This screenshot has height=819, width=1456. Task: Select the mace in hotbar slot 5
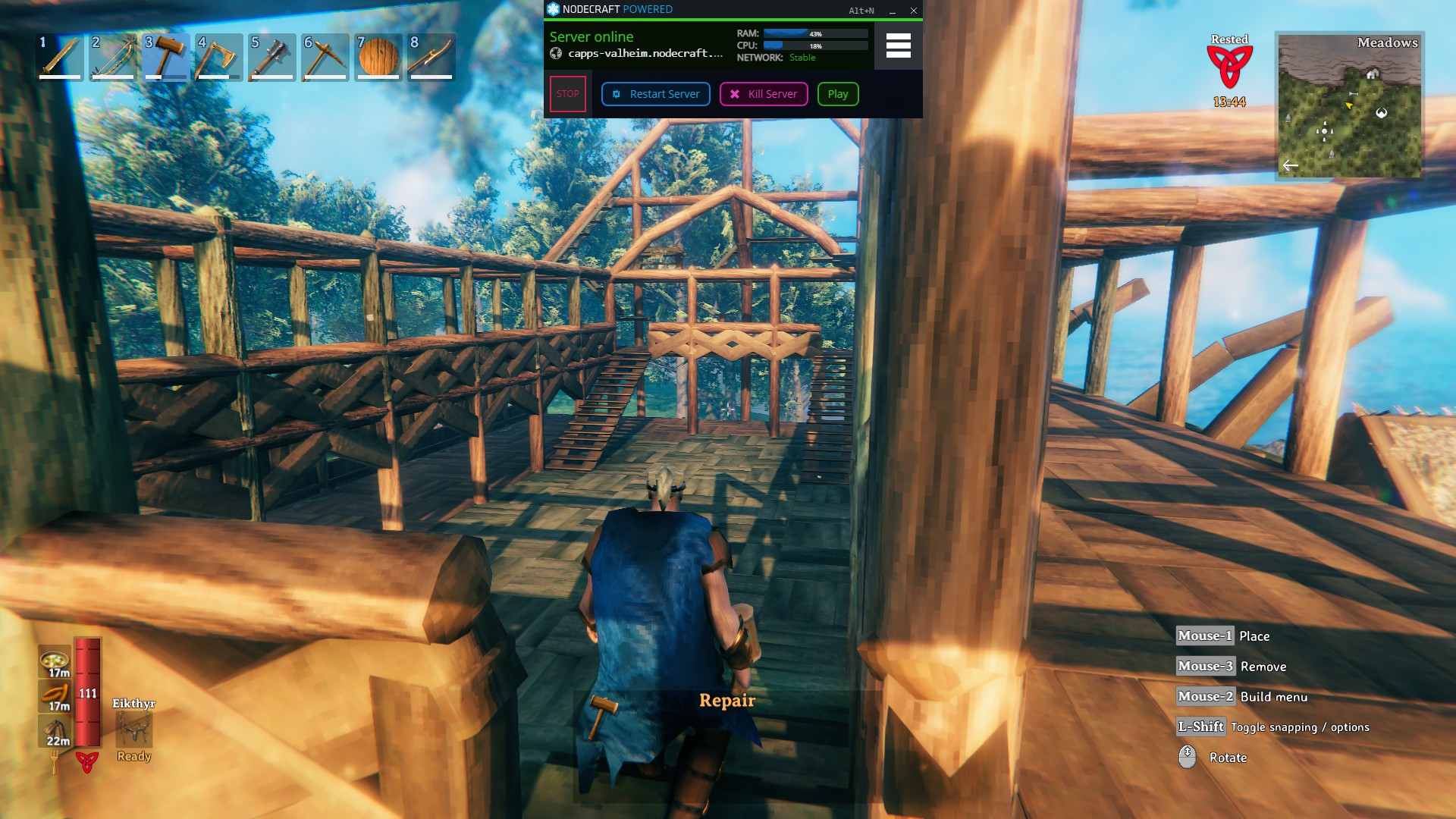271,57
